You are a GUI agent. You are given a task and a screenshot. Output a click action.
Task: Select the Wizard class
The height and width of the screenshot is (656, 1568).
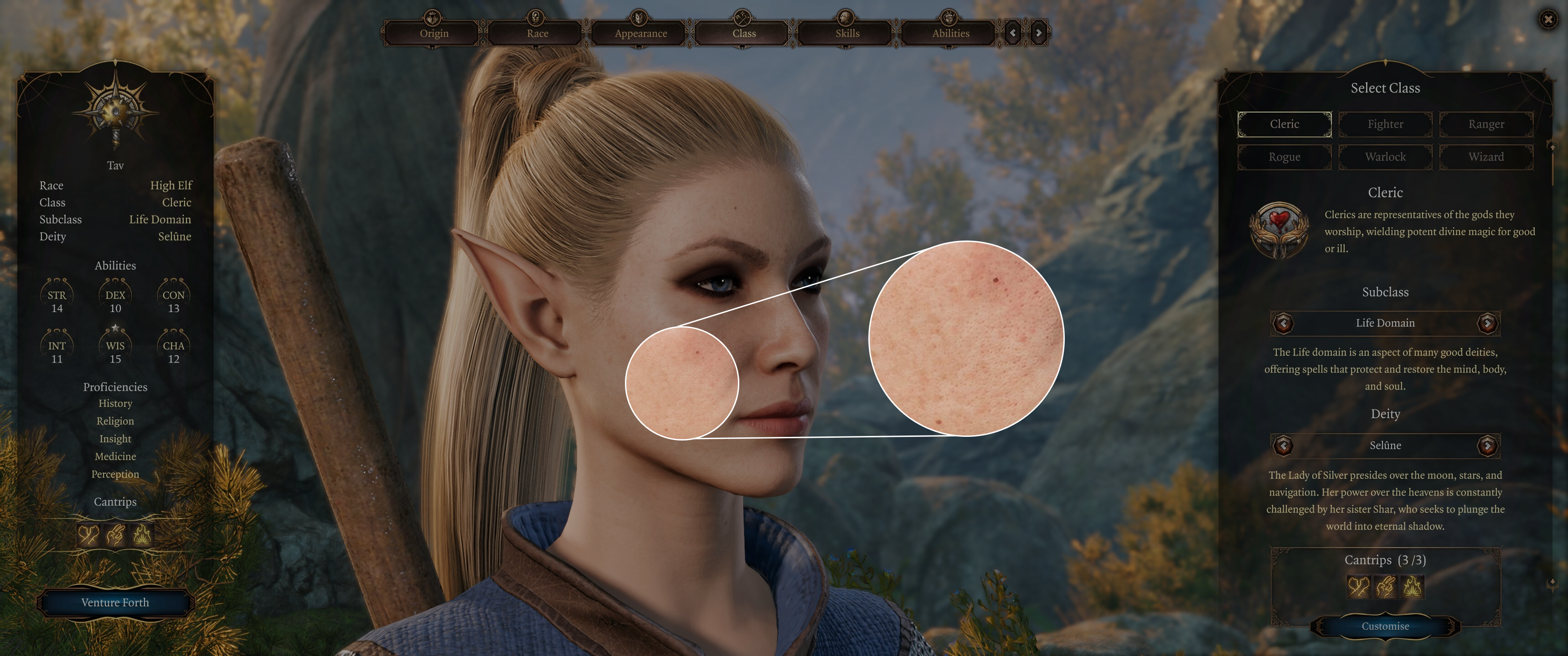tap(1486, 157)
